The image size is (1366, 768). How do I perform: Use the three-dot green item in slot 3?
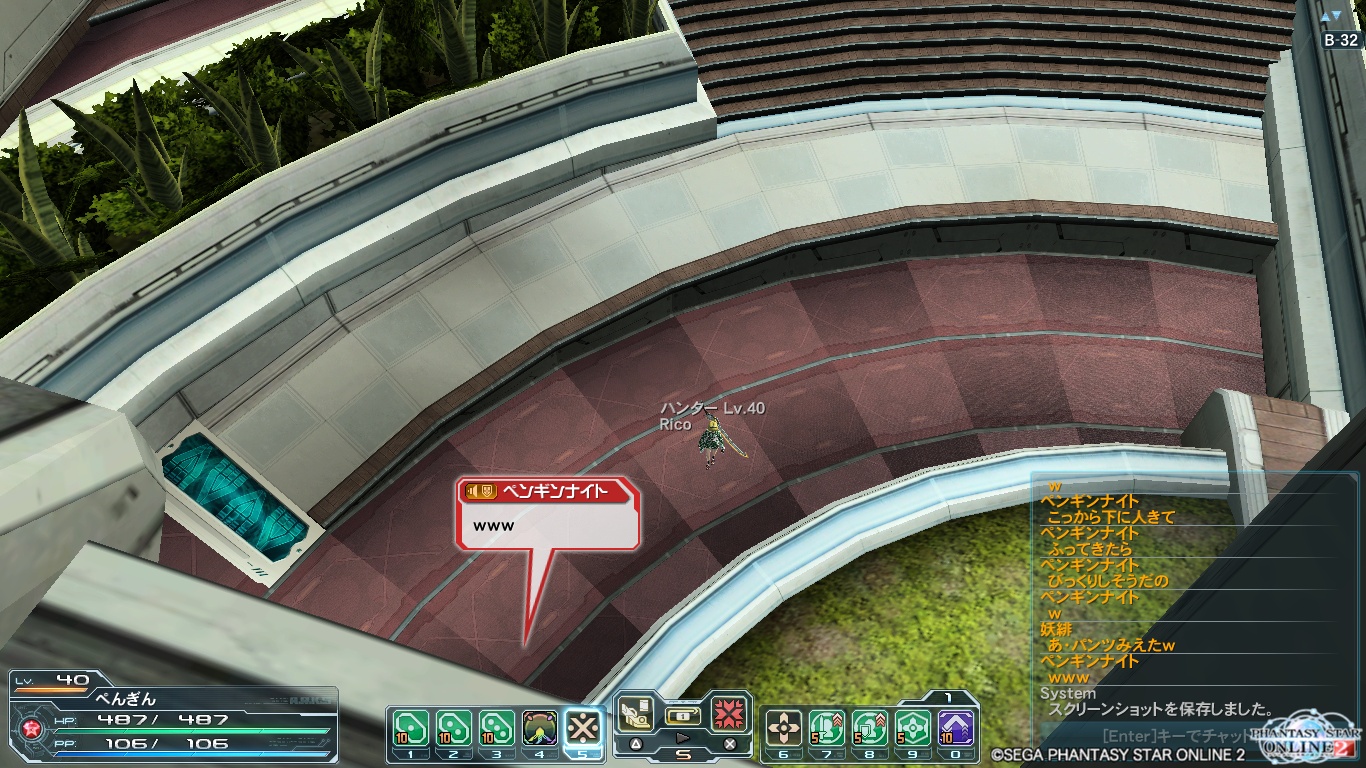[x=496, y=727]
